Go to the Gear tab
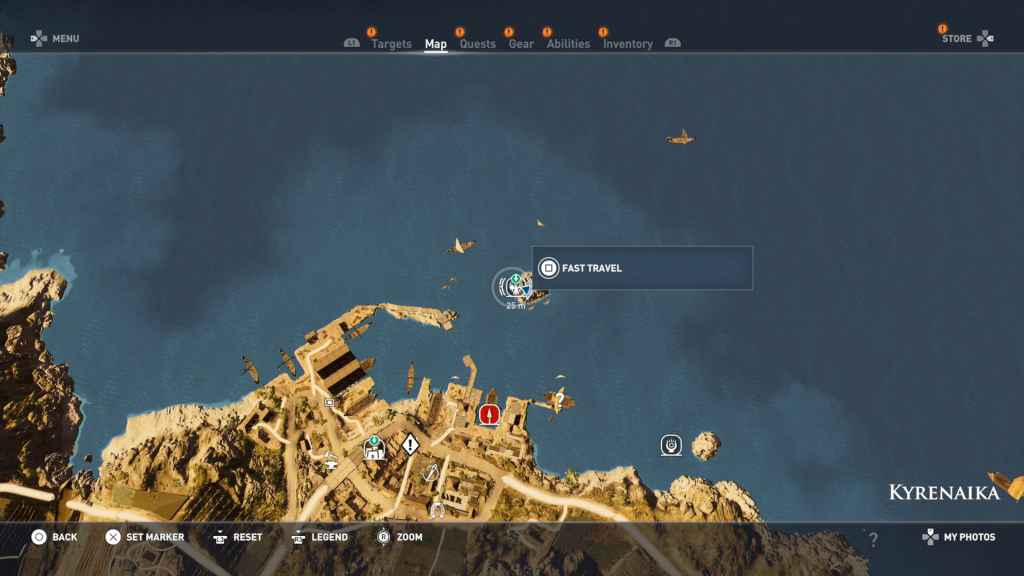 pos(521,44)
